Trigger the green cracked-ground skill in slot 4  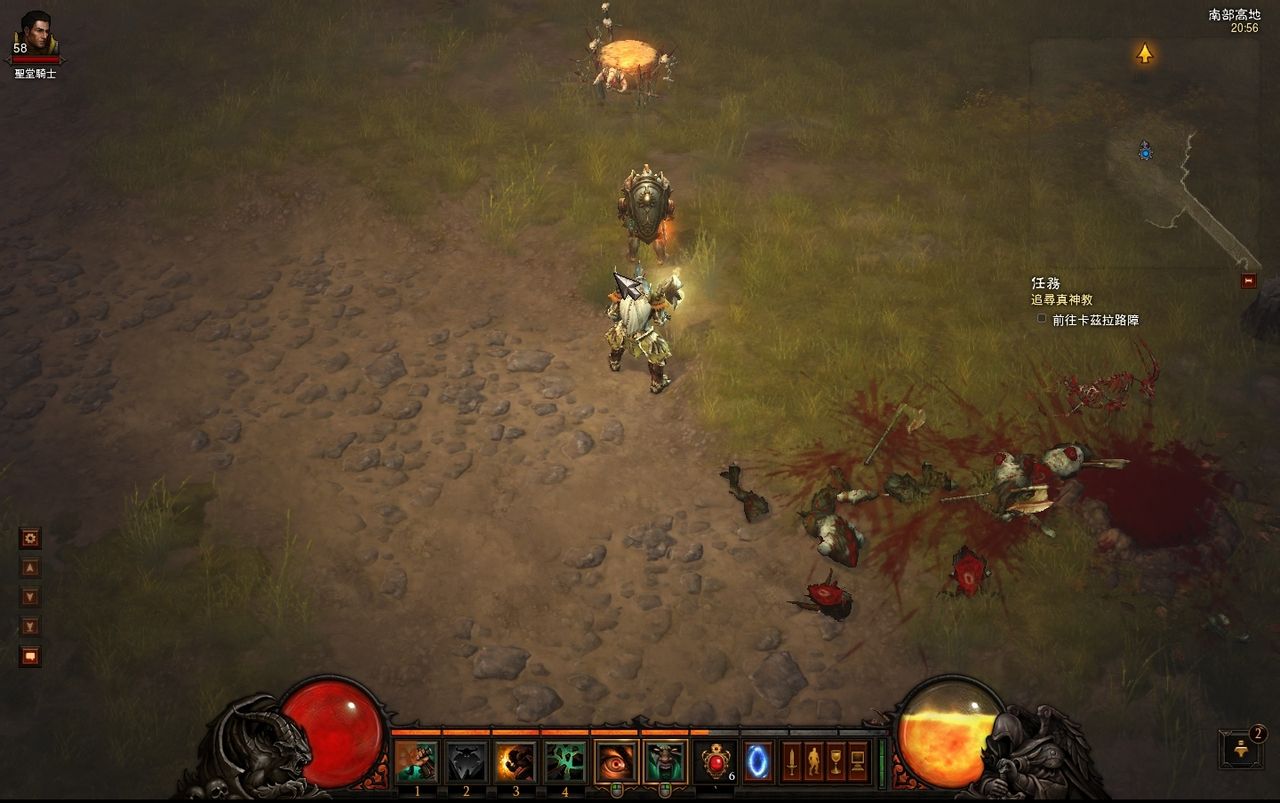tap(565, 762)
